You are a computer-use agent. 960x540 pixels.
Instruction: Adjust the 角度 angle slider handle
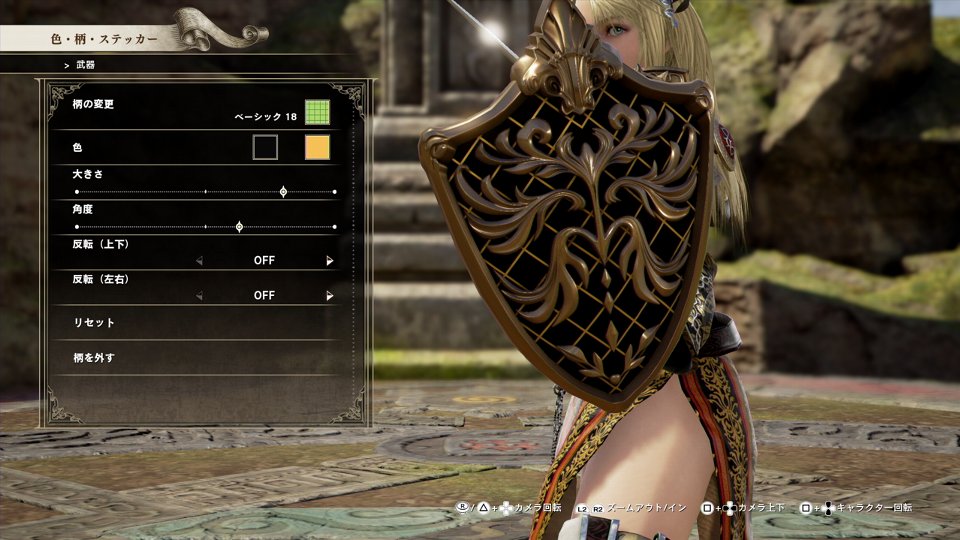239,227
